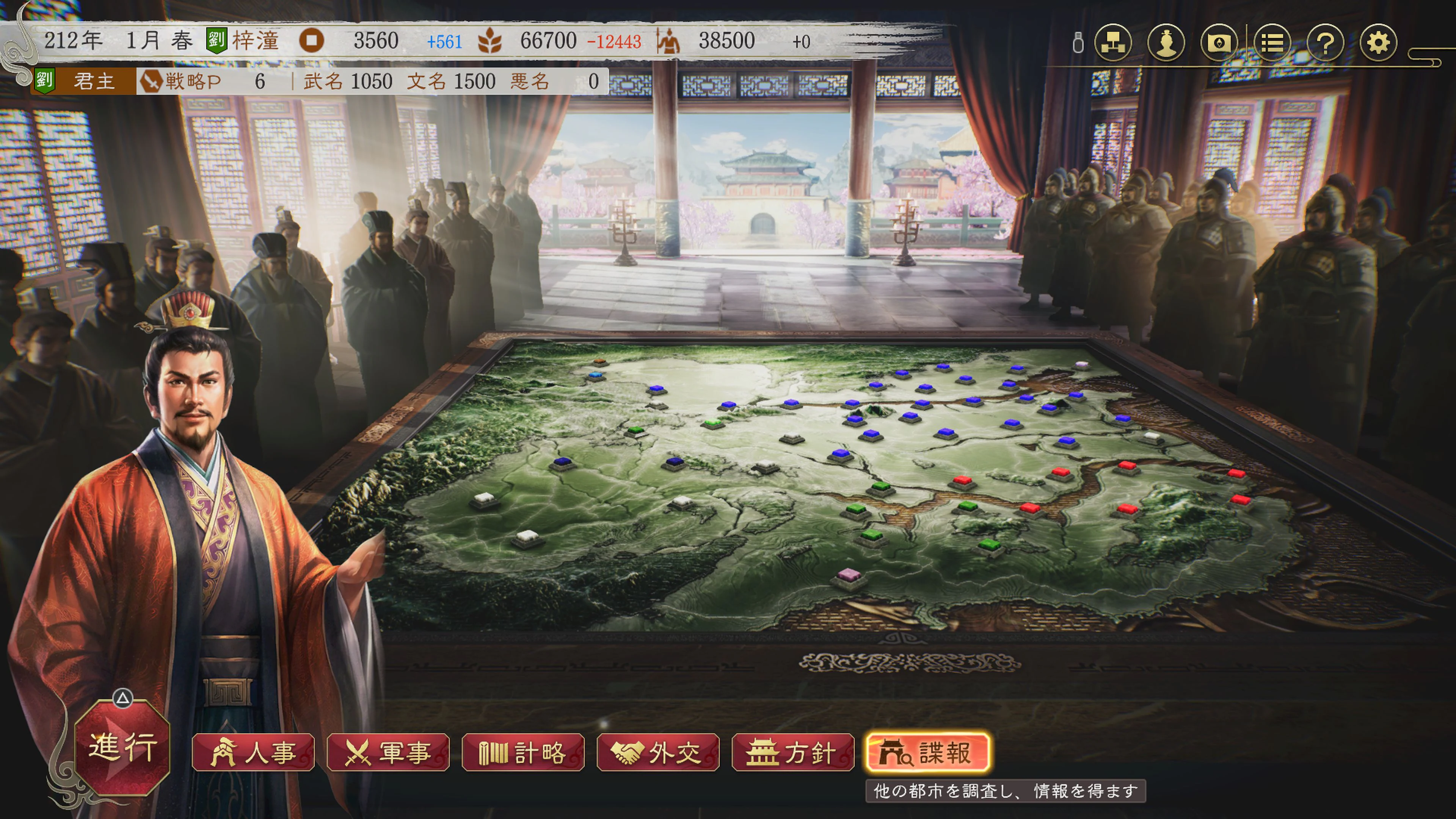The width and height of the screenshot is (1456, 819).
Task: Open the 外交 diplomacy menu
Action: pos(658,753)
